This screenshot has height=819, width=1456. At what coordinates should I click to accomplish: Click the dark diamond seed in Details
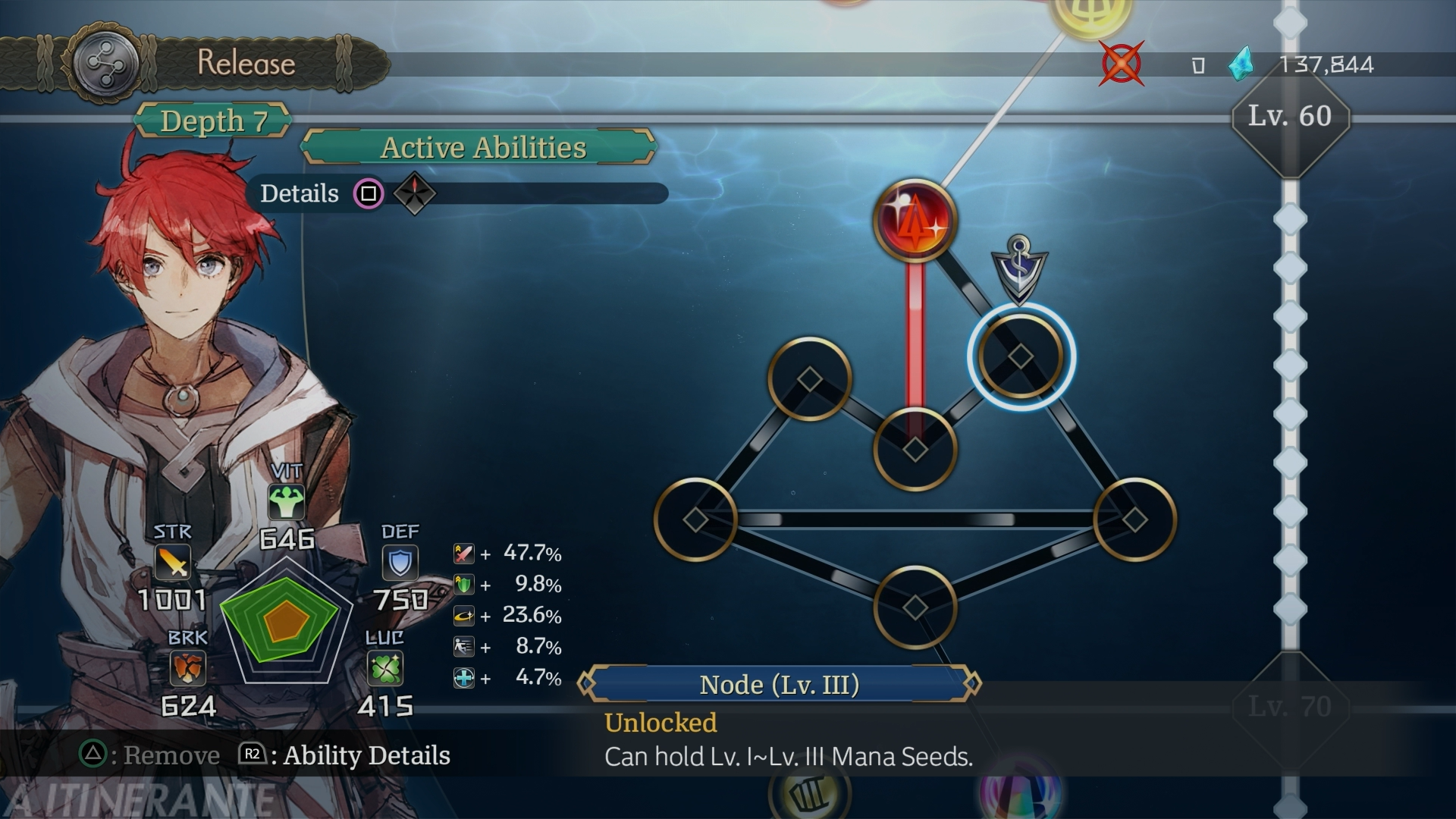click(x=415, y=193)
